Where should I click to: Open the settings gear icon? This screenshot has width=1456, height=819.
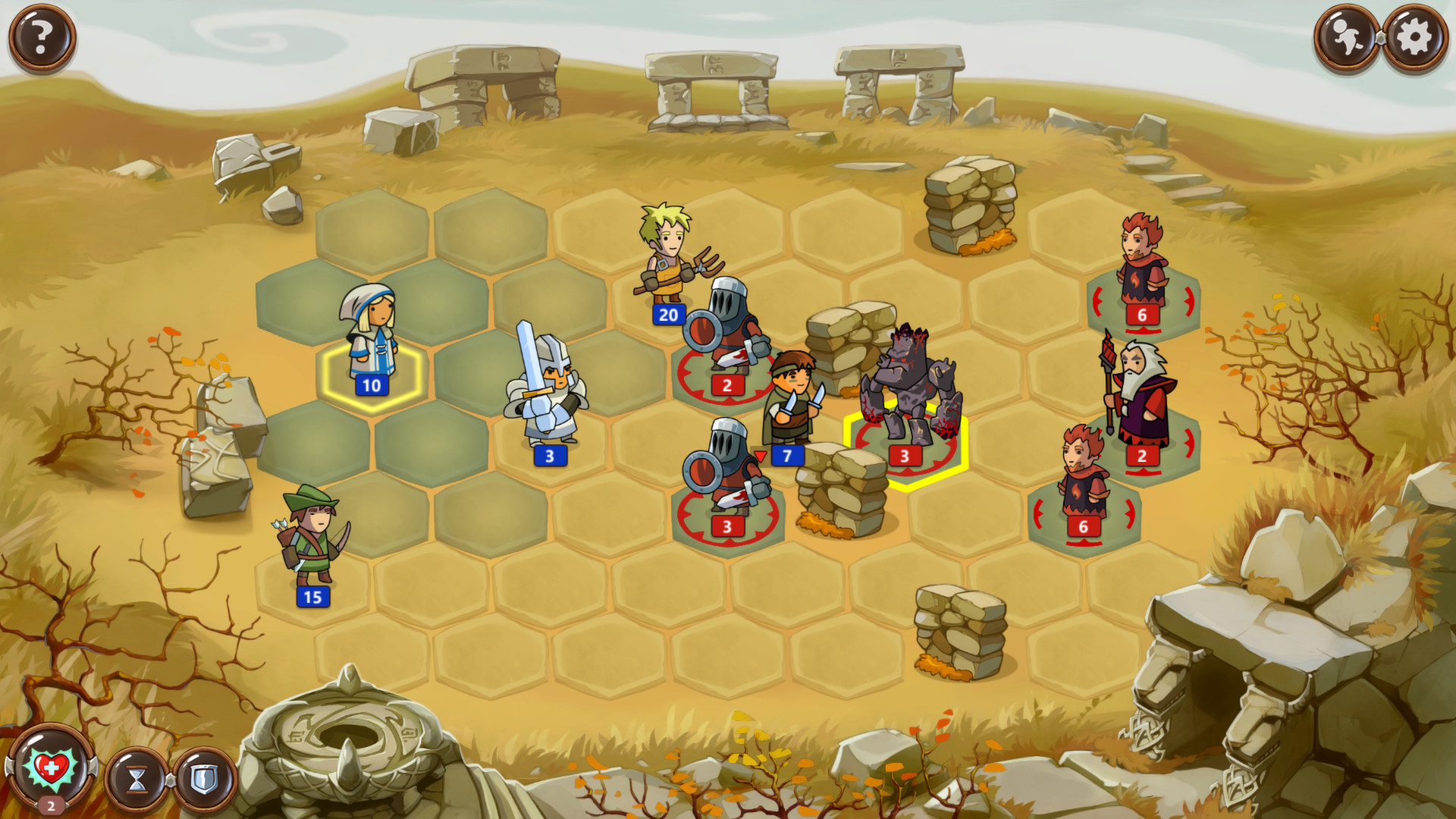pyautogui.click(x=1412, y=34)
